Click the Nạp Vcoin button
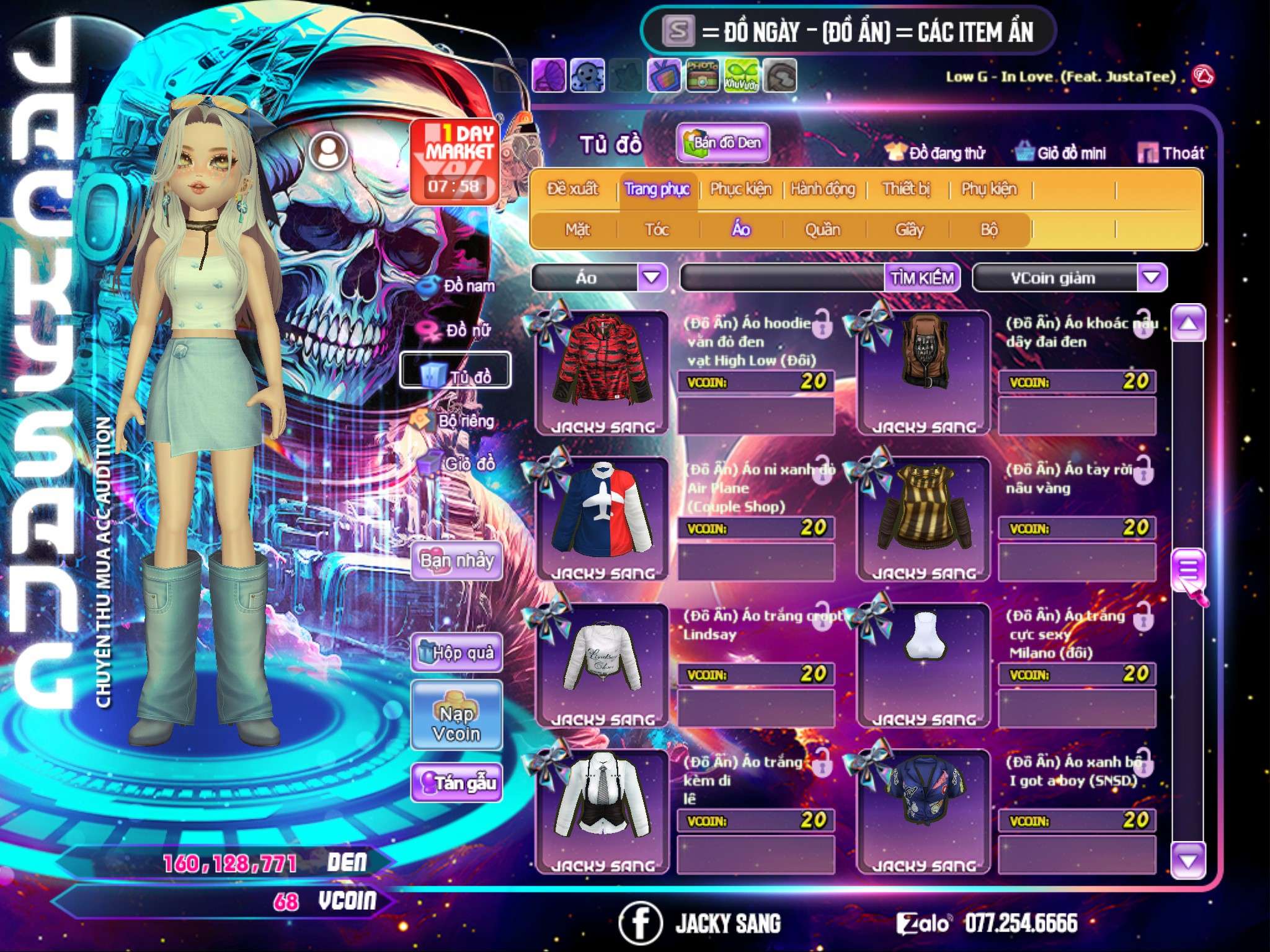Image resolution: width=1270 pixels, height=952 pixels. pyautogui.click(x=456, y=723)
